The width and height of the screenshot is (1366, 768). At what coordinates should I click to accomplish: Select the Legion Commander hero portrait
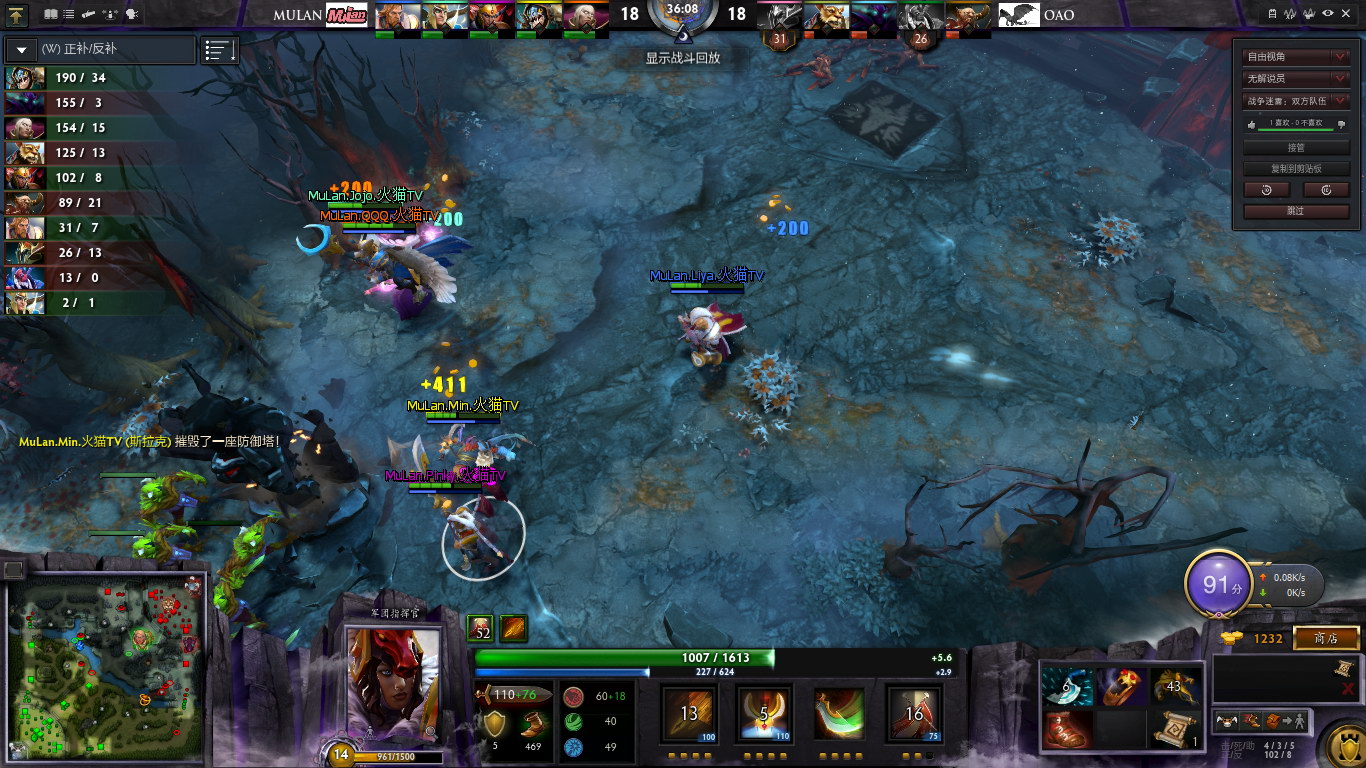(x=392, y=686)
